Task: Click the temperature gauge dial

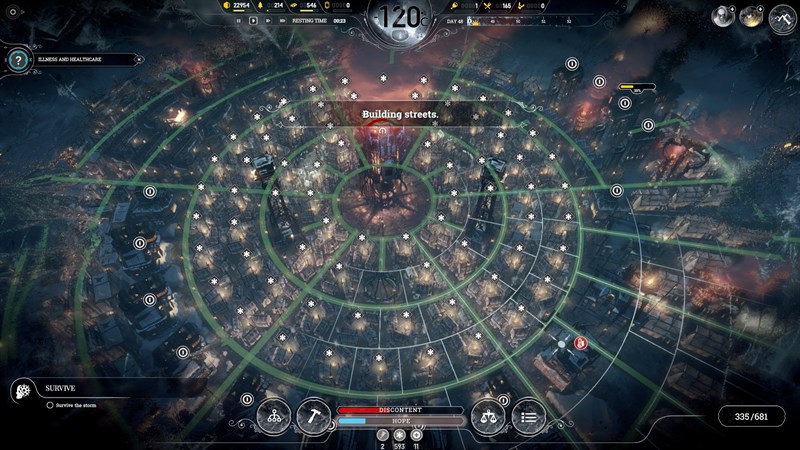Action: tap(400, 18)
